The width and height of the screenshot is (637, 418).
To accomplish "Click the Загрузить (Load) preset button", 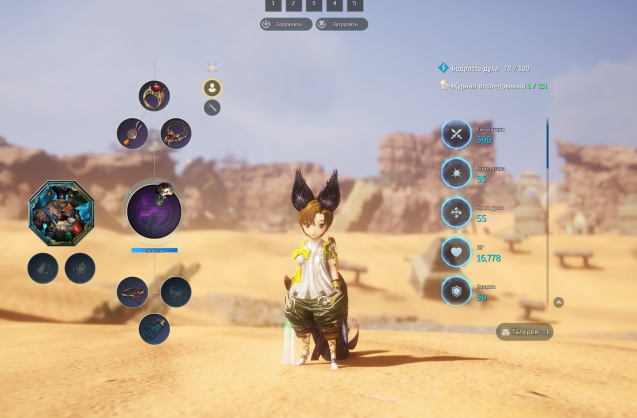I will (x=341, y=24).
